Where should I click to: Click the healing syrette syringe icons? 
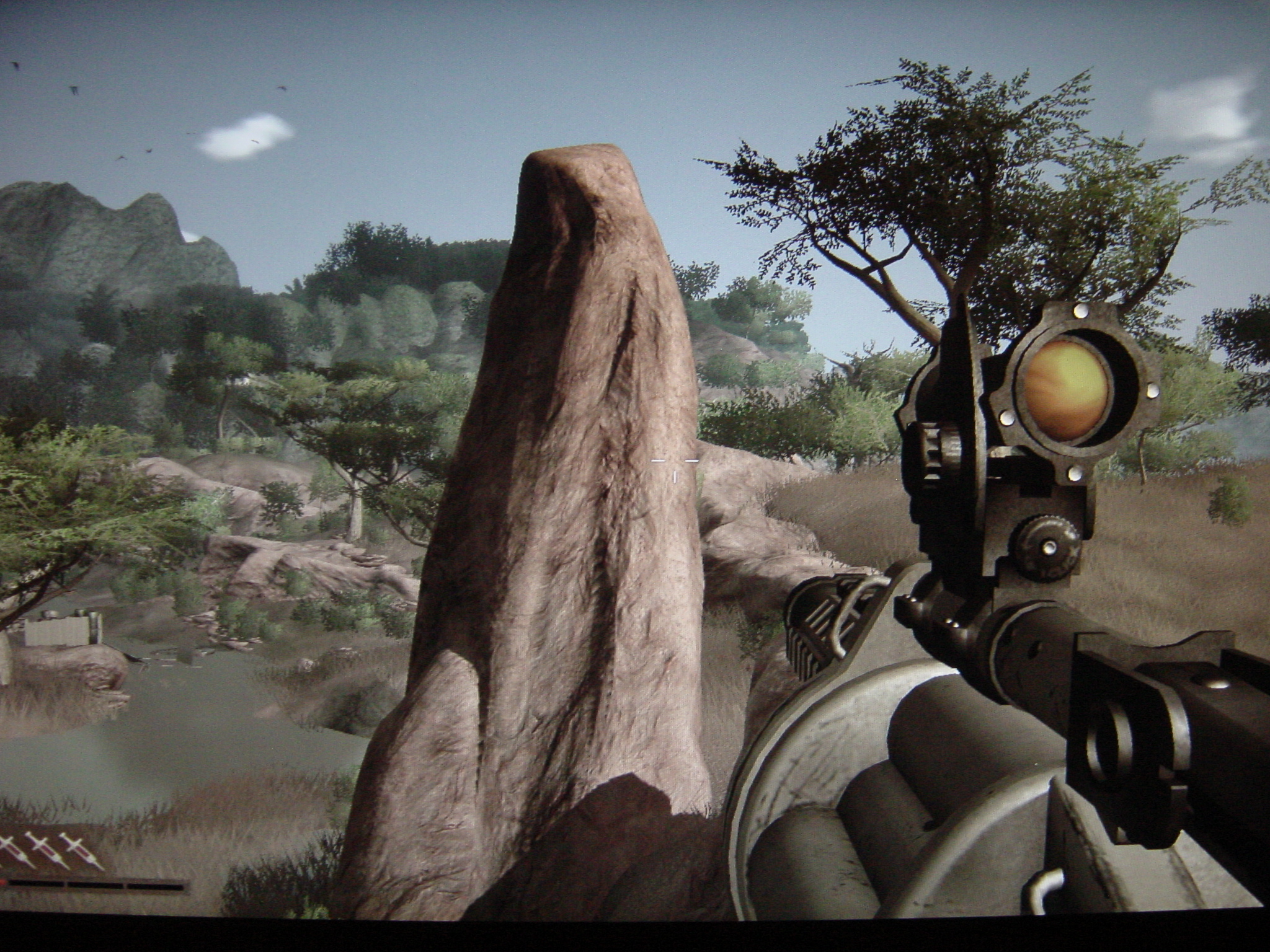click(x=50, y=851)
